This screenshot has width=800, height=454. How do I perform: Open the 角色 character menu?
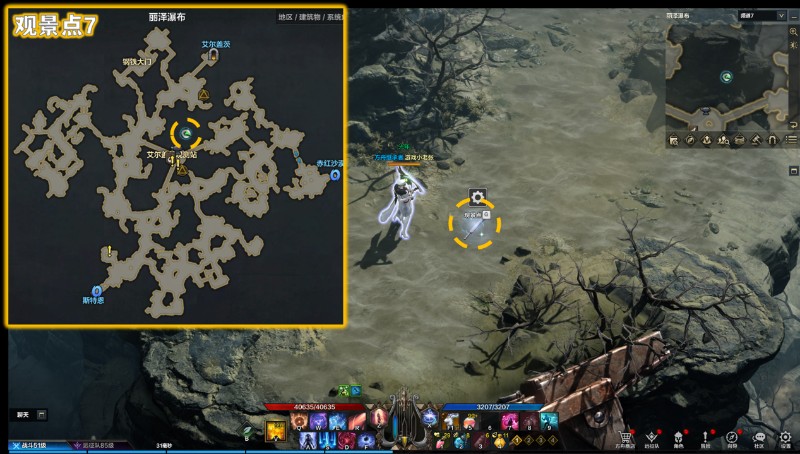(x=679, y=437)
